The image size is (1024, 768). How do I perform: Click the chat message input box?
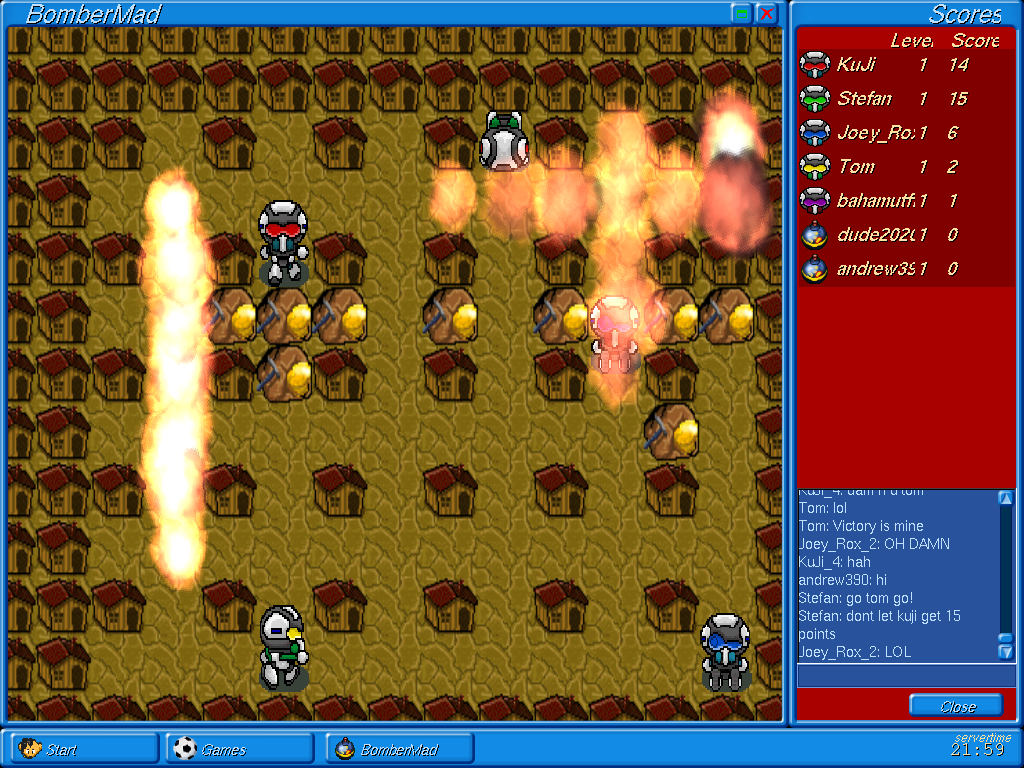(905, 676)
